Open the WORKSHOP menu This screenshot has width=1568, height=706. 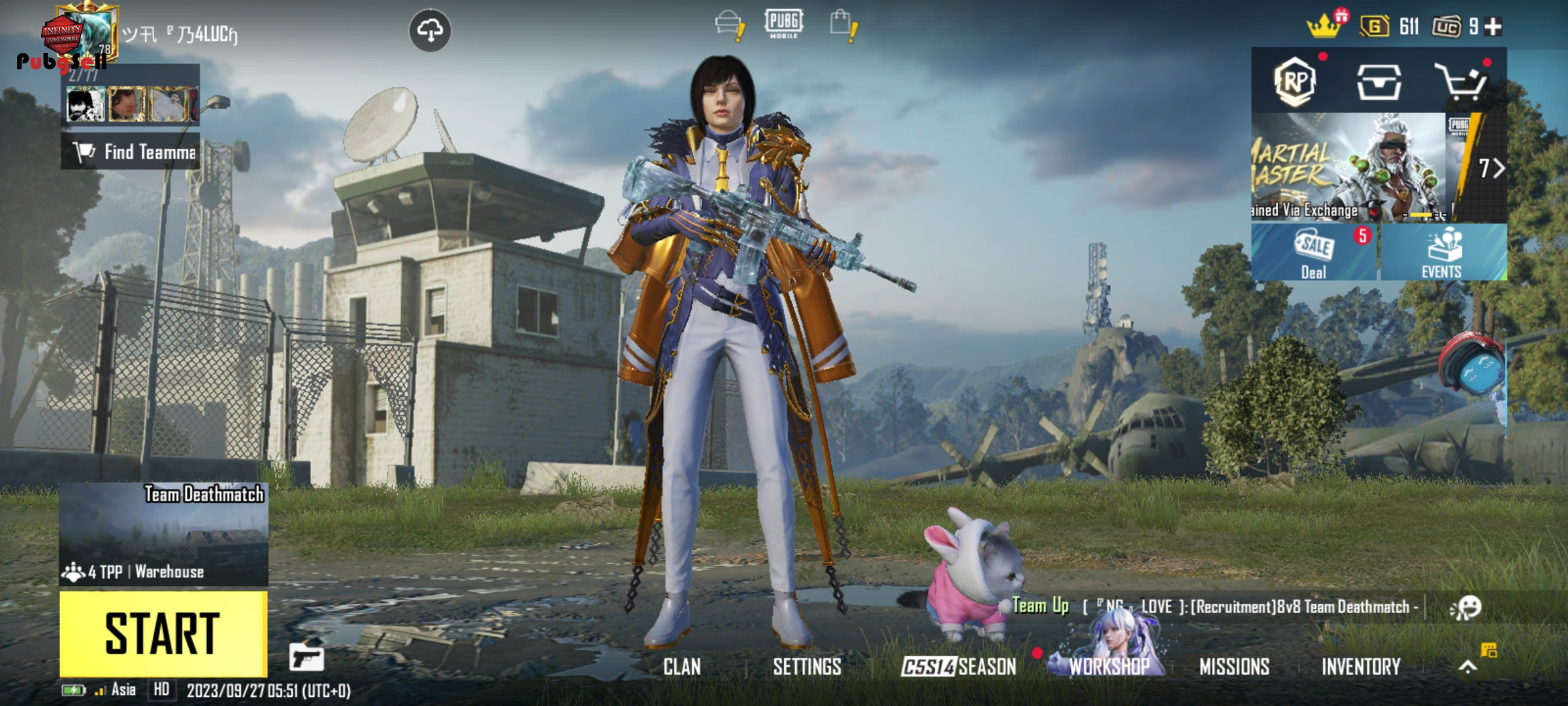1109,665
